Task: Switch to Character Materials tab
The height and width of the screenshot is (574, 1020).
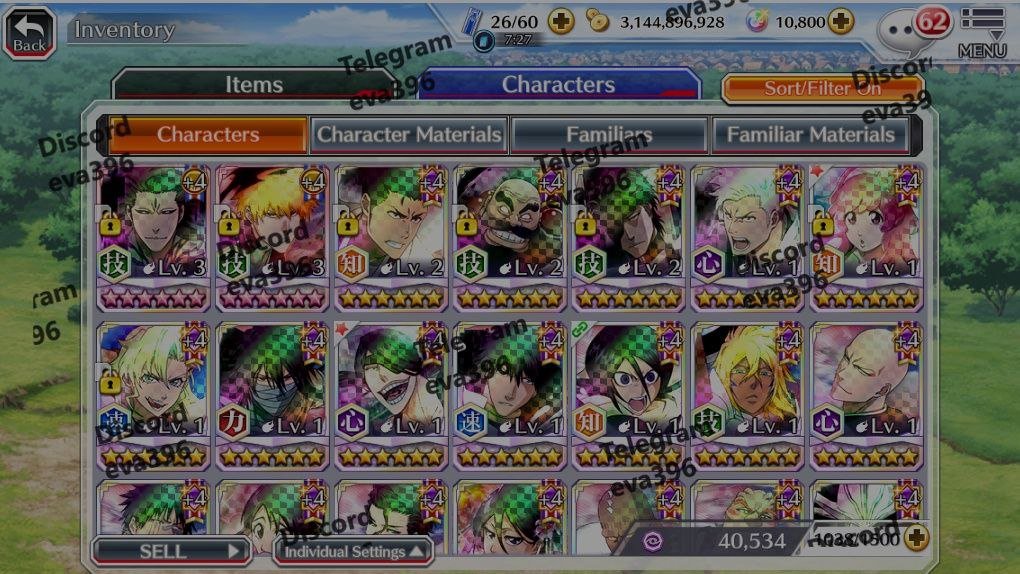Action: click(x=409, y=134)
